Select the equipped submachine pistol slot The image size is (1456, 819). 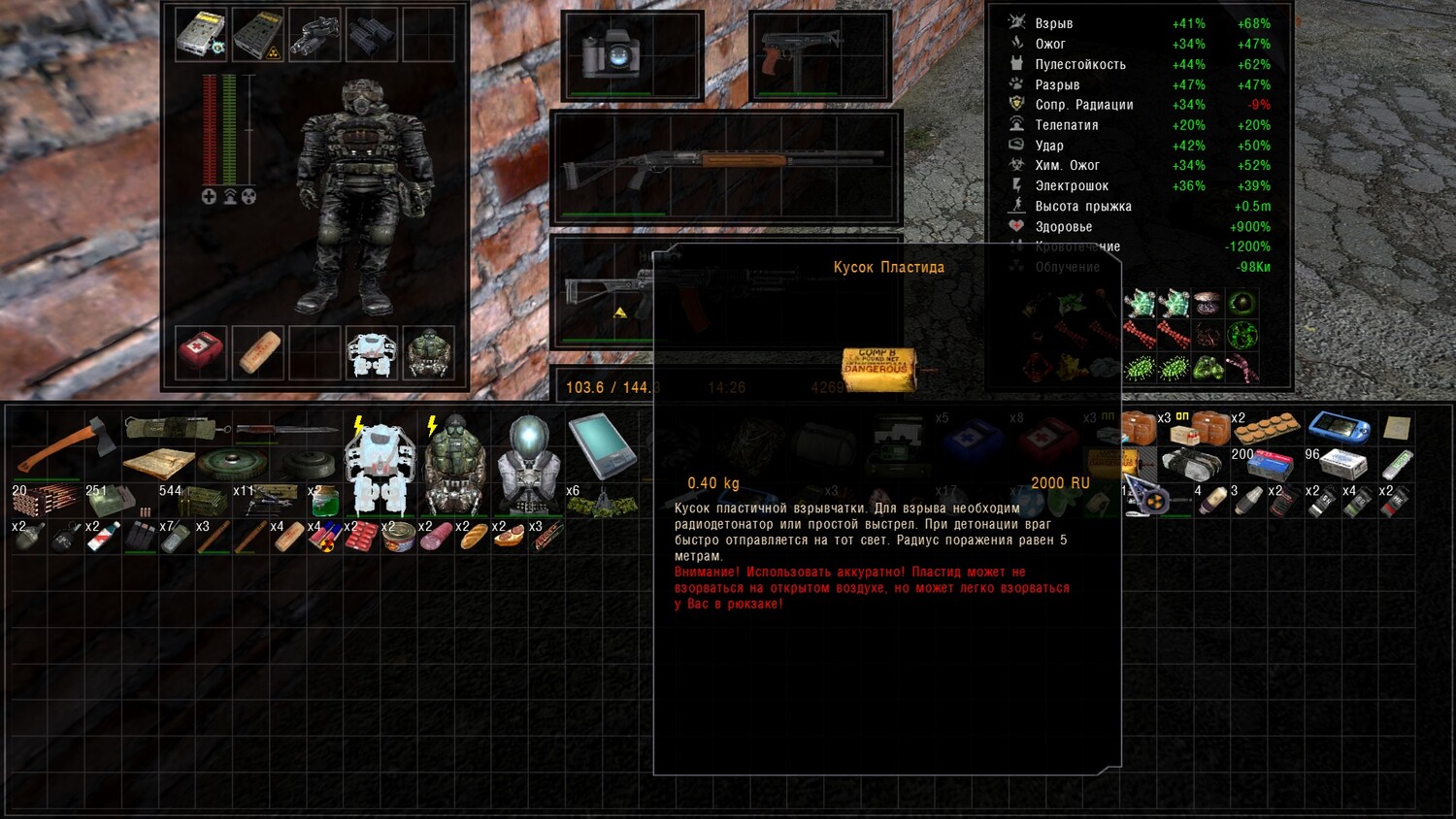pos(820,54)
